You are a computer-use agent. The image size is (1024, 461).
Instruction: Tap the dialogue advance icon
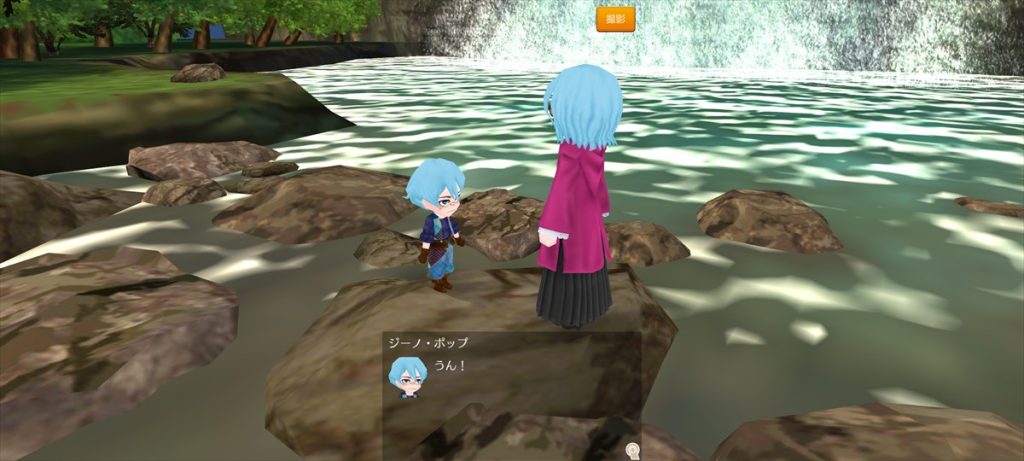pos(631,450)
